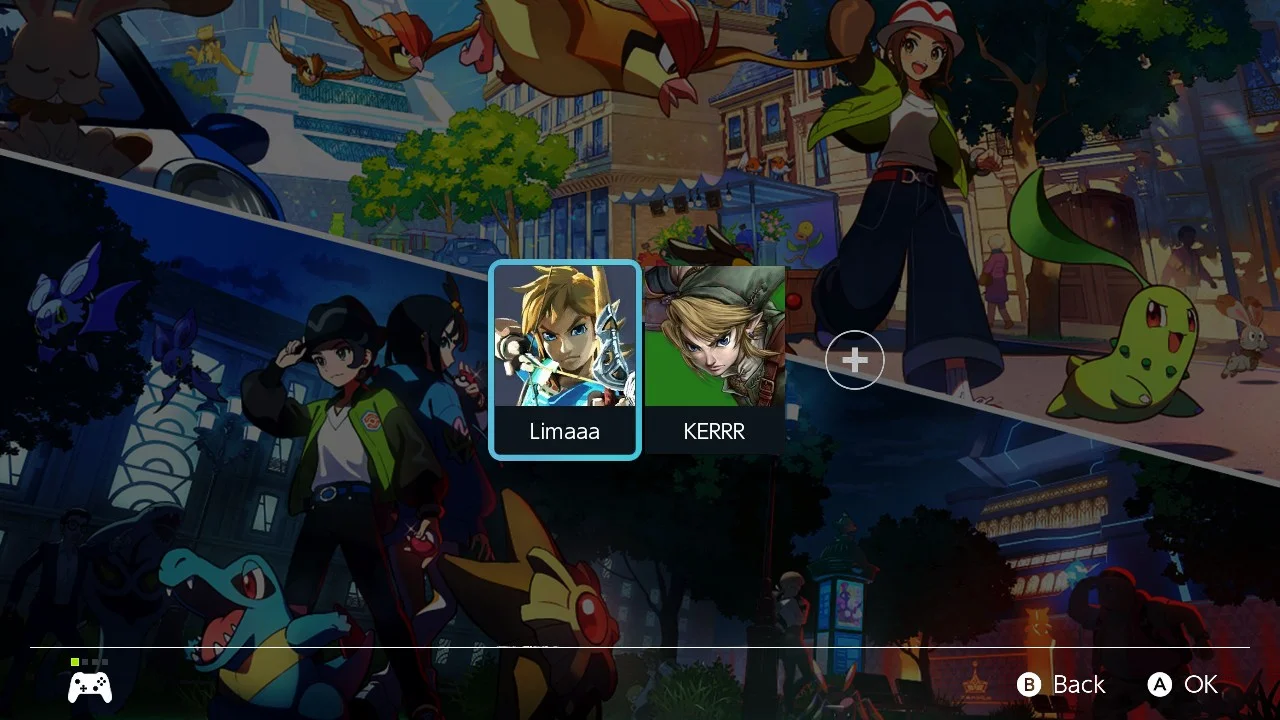Select the green first page dot
1280x720 pixels.
coord(75,662)
